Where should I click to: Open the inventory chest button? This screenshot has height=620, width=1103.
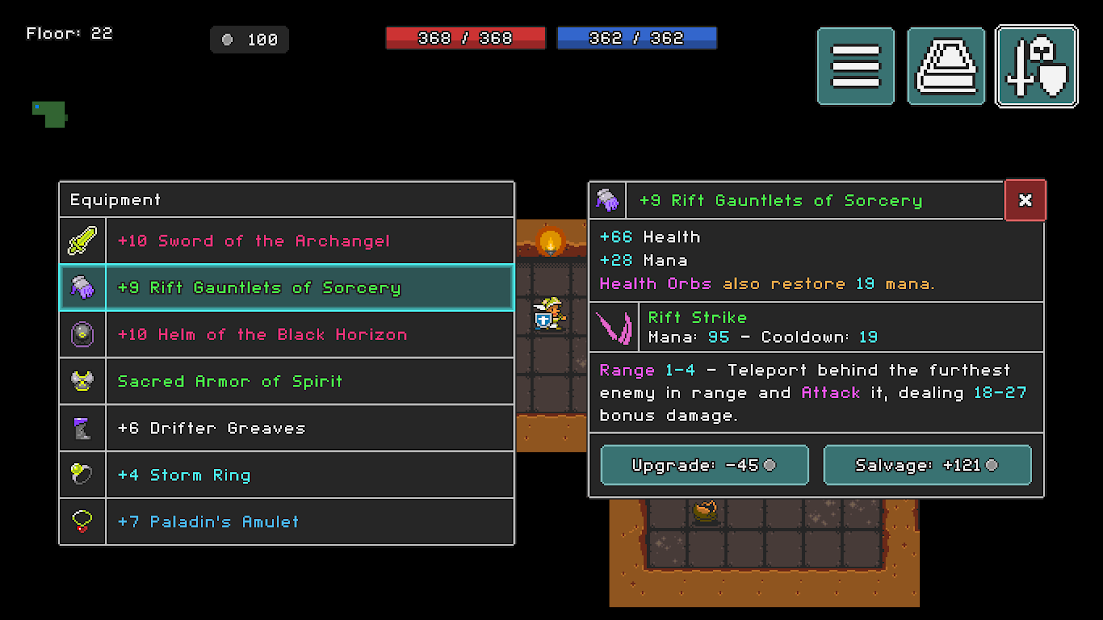click(946, 66)
